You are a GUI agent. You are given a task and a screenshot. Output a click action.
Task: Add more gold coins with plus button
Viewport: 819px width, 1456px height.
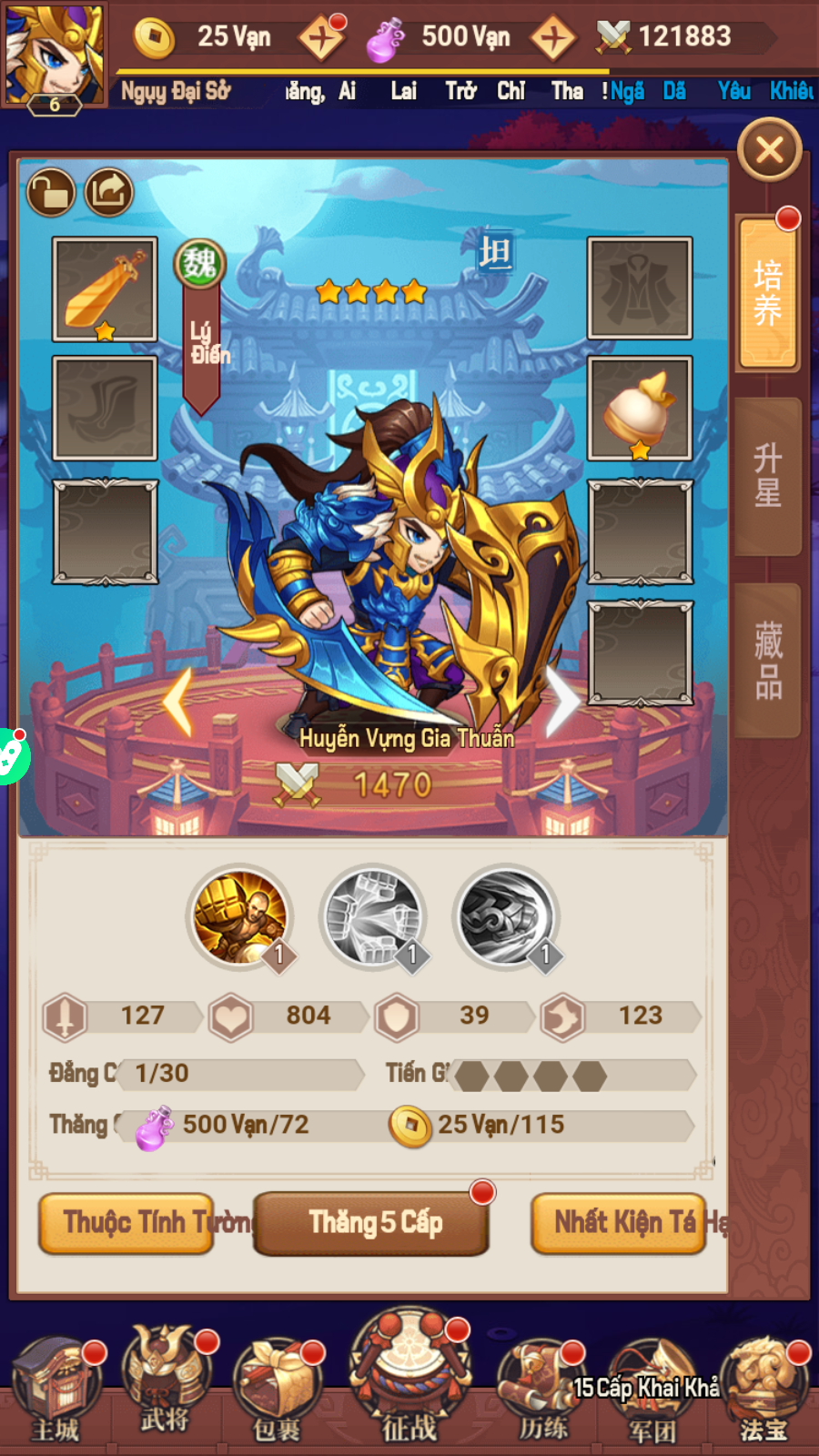pos(321,38)
